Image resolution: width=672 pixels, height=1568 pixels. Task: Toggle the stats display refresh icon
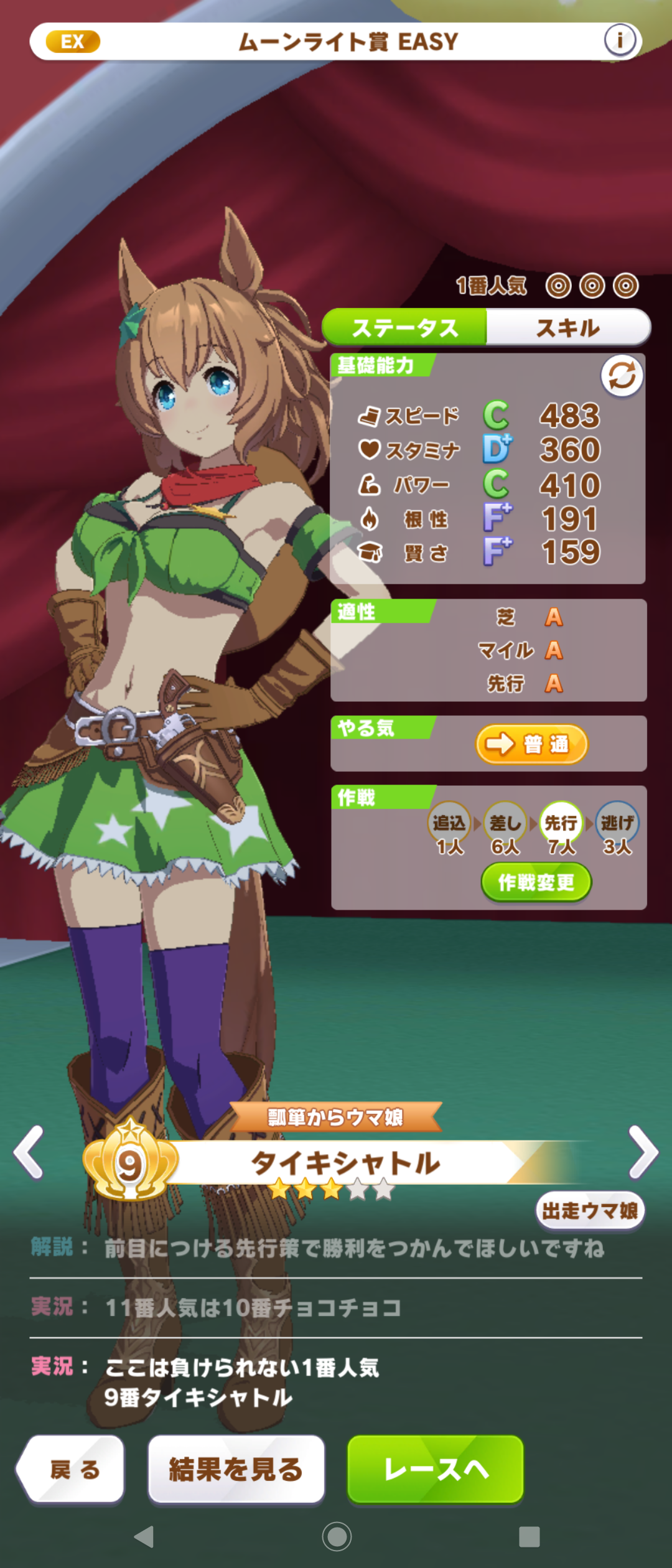point(622,376)
